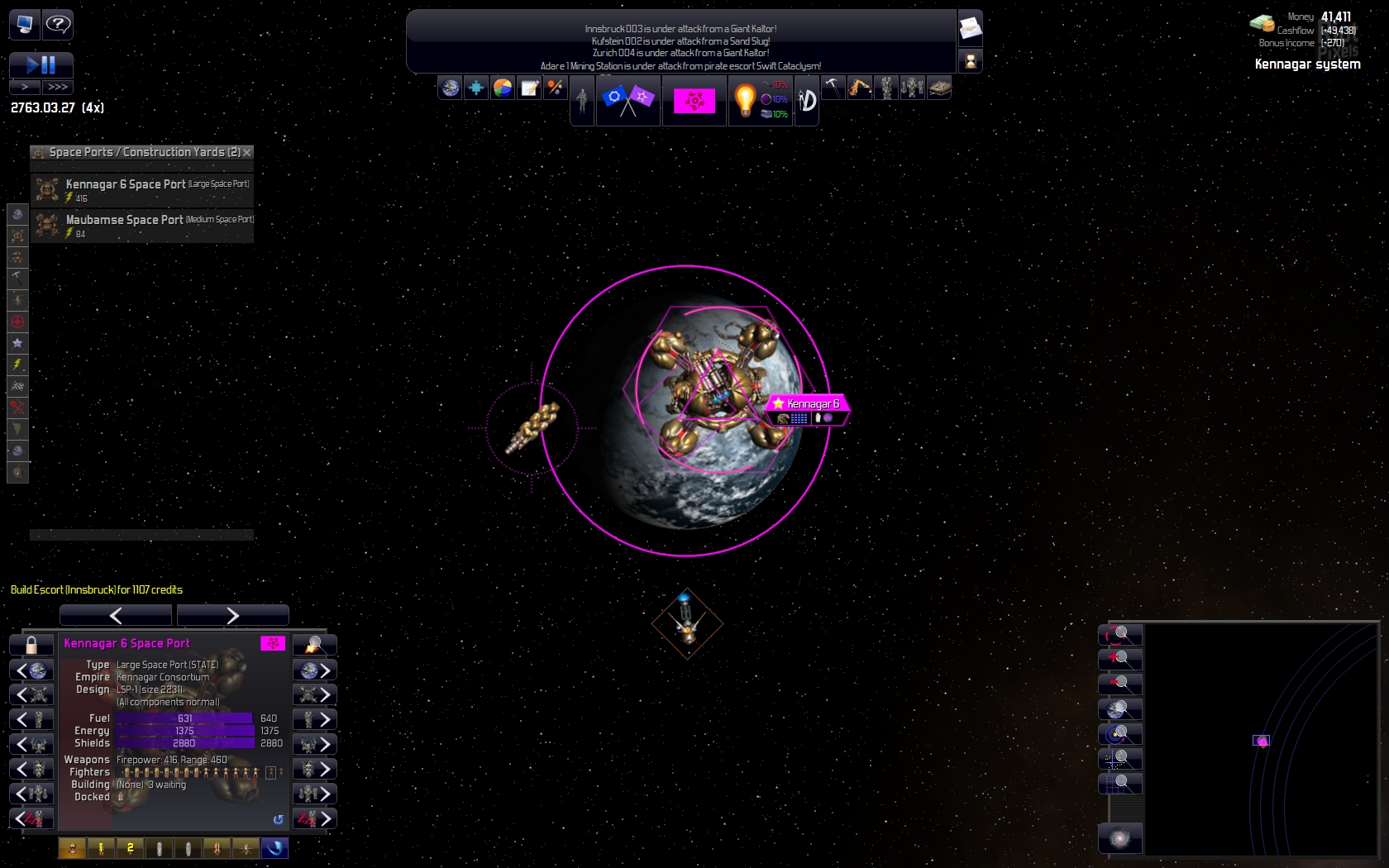Lock the view with the padlock button

tap(31, 645)
